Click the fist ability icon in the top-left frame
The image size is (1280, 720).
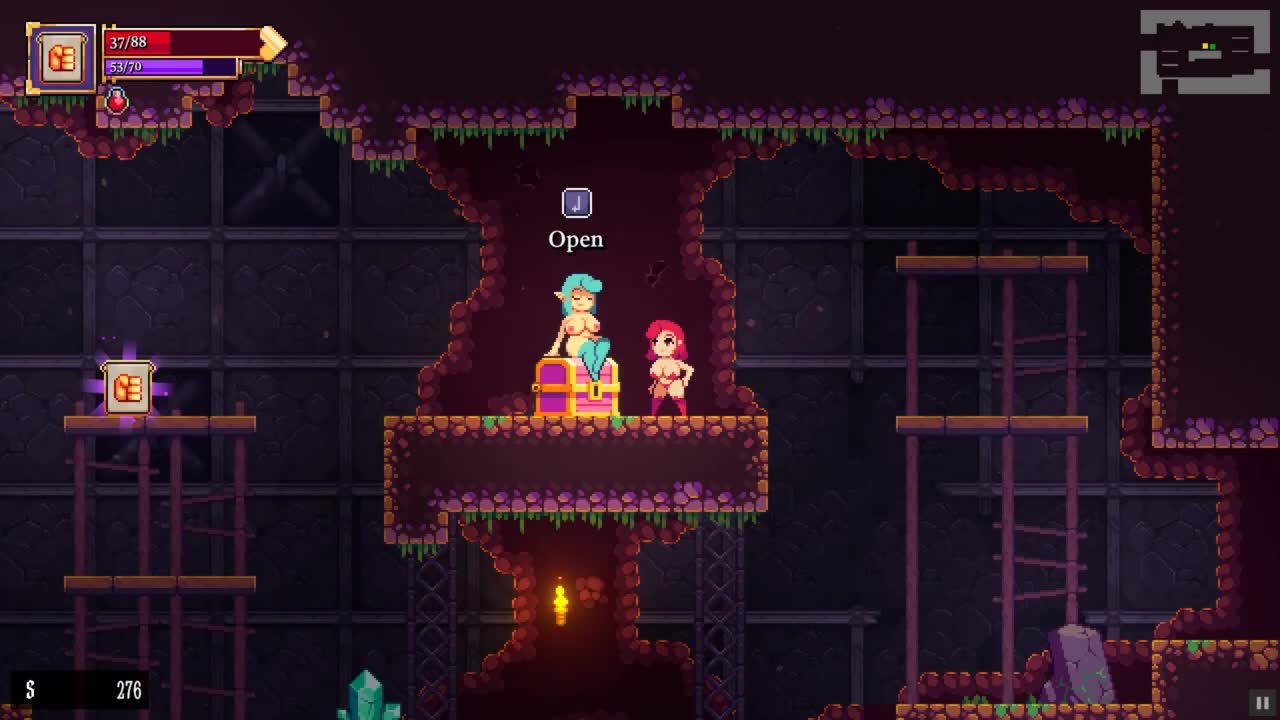62,59
